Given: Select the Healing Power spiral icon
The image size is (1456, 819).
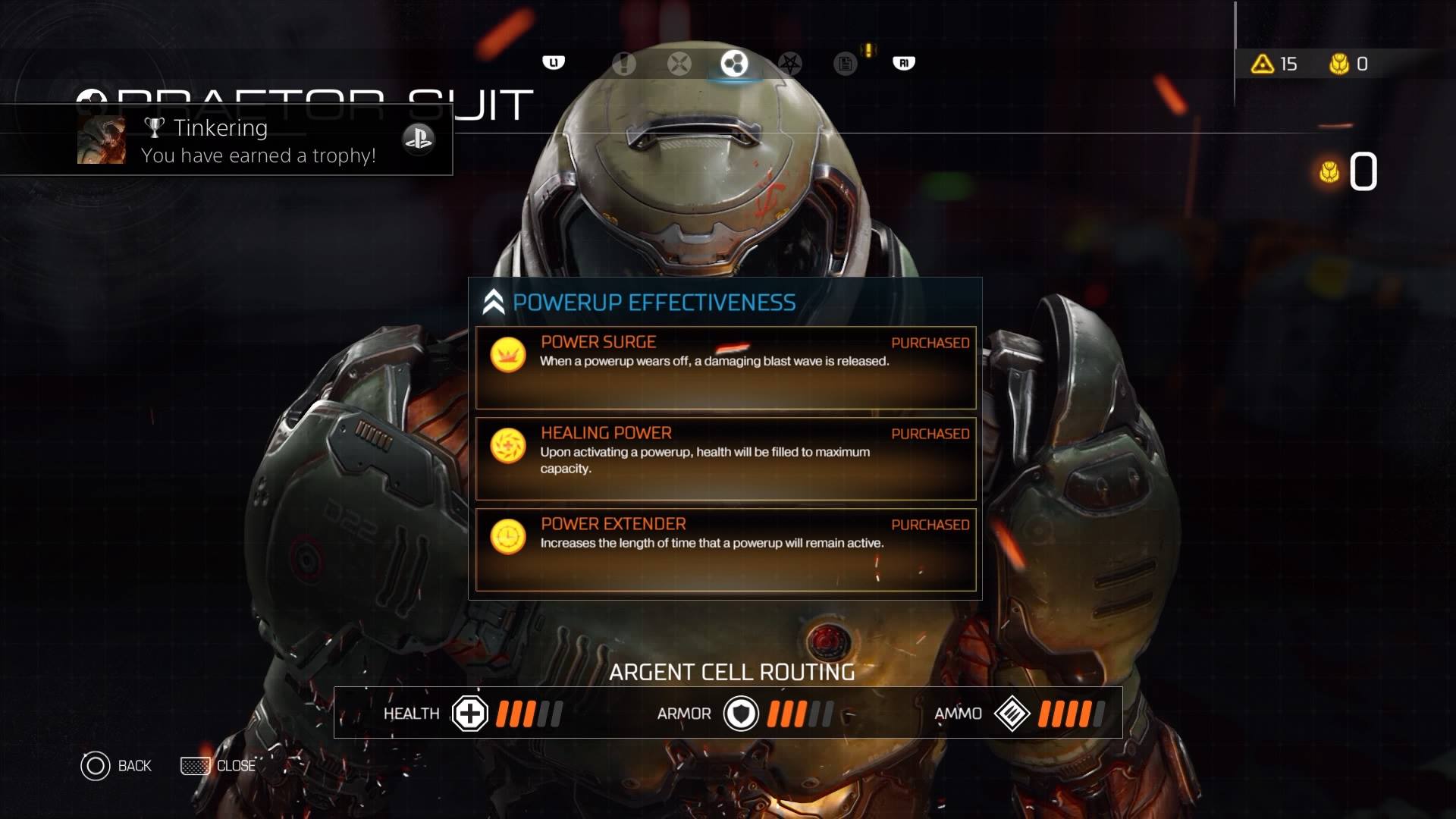Looking at the screenshot, I should tap(508, 446).
